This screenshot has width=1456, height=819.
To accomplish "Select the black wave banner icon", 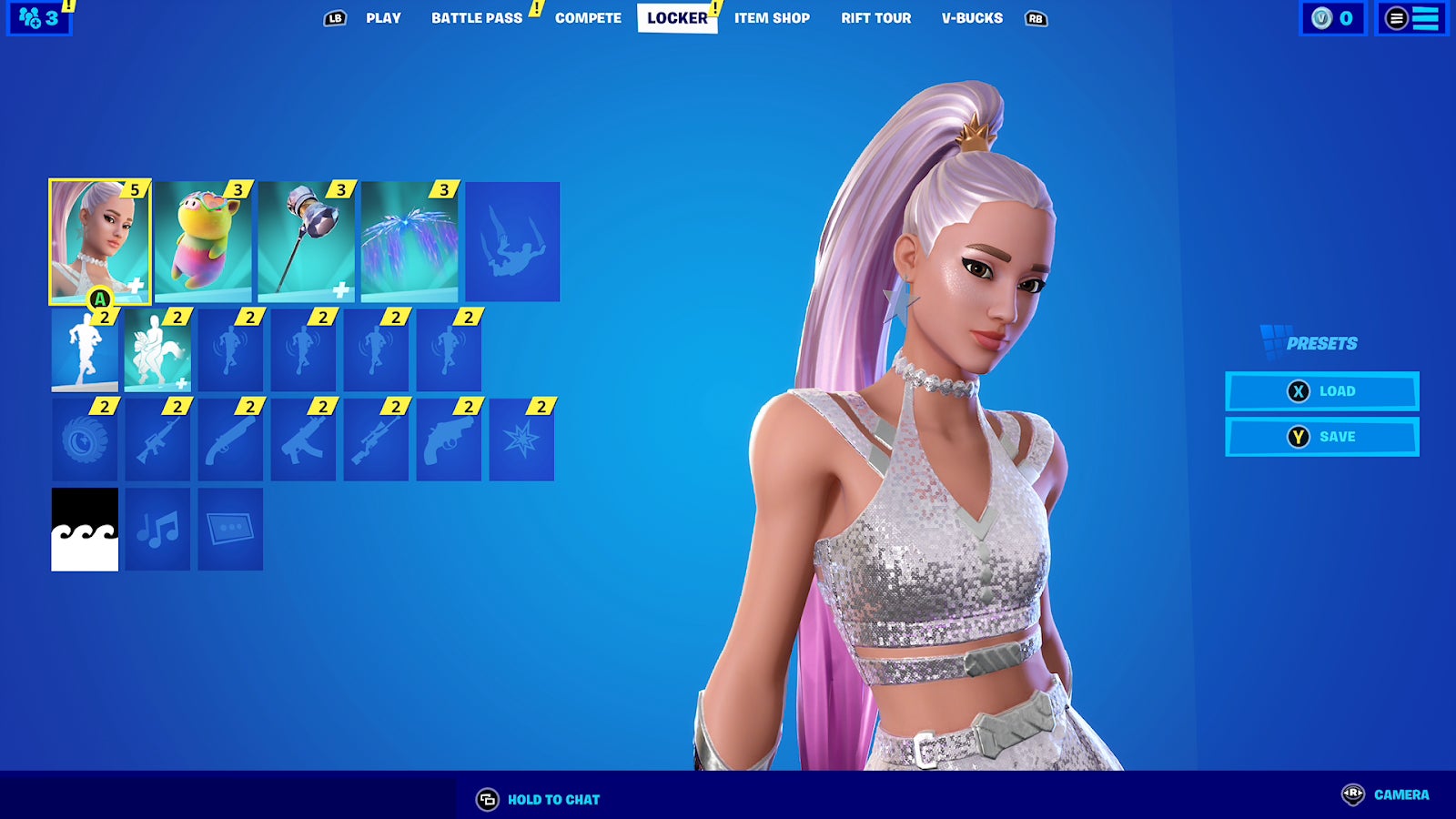I will point(86,528).
